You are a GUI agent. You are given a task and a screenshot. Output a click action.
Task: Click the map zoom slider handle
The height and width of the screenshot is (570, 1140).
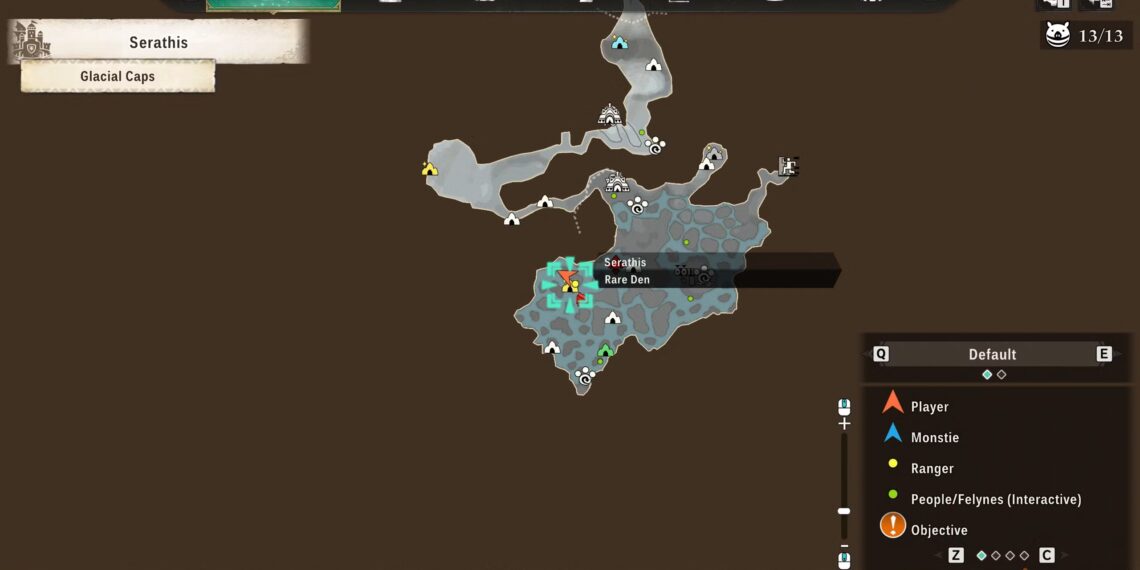pyautogui.click(x=844, y=511)
